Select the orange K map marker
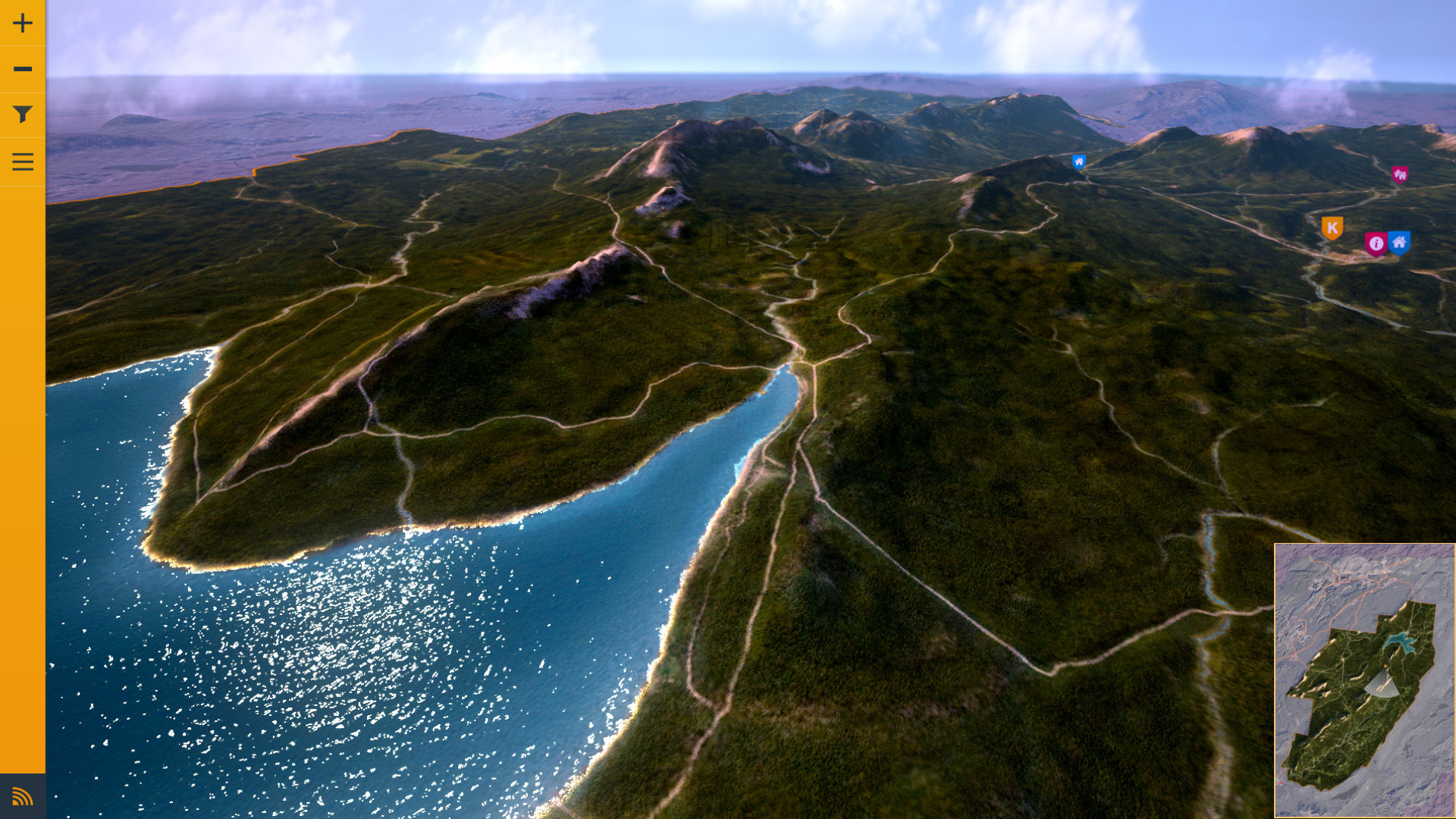Image resolution: width=1456 pixels, height=819 pixels. click(1332, 227)
